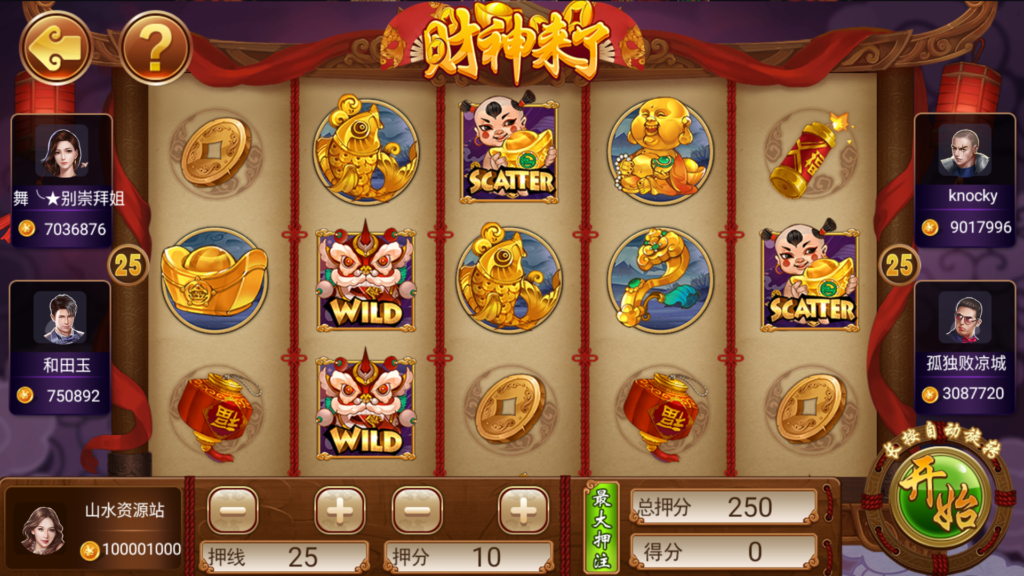Increase the 押分 bet amount
Screen dimensions: 1024x576
pyautogui.click(x=523, y=510)
